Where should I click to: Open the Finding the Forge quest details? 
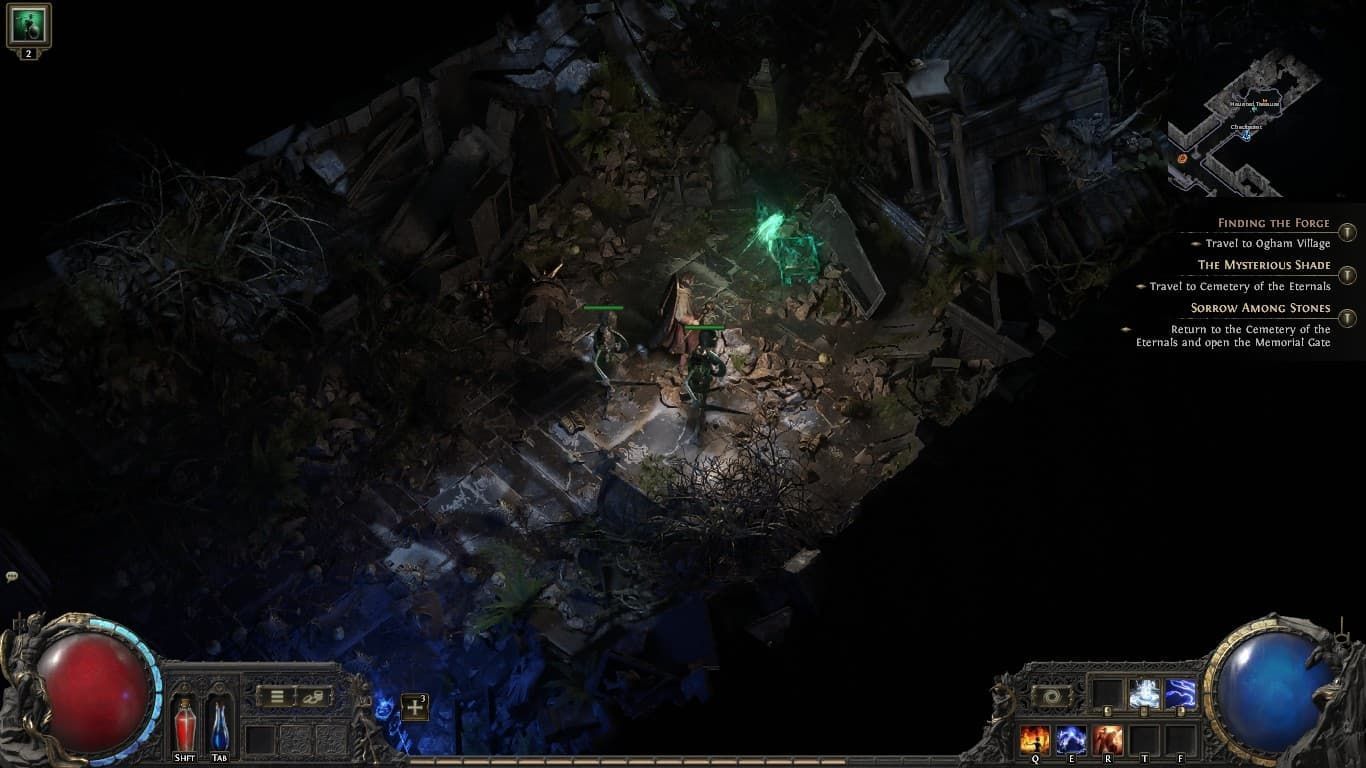[1272, 222]
